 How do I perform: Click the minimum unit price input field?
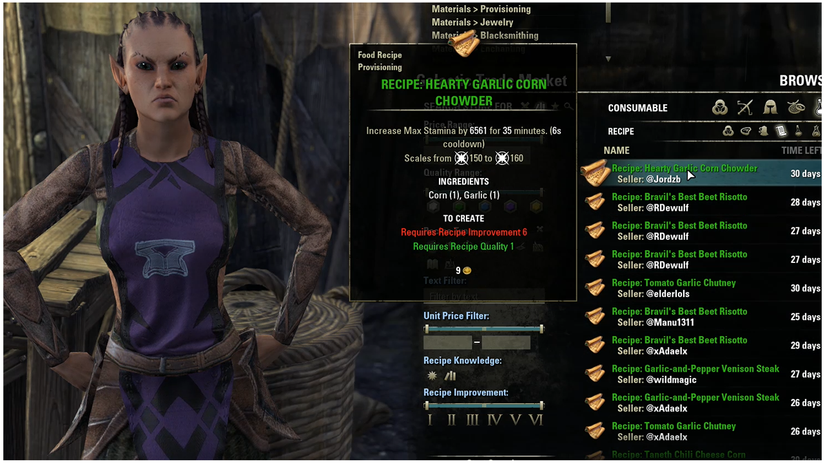(x=447, y=342)
